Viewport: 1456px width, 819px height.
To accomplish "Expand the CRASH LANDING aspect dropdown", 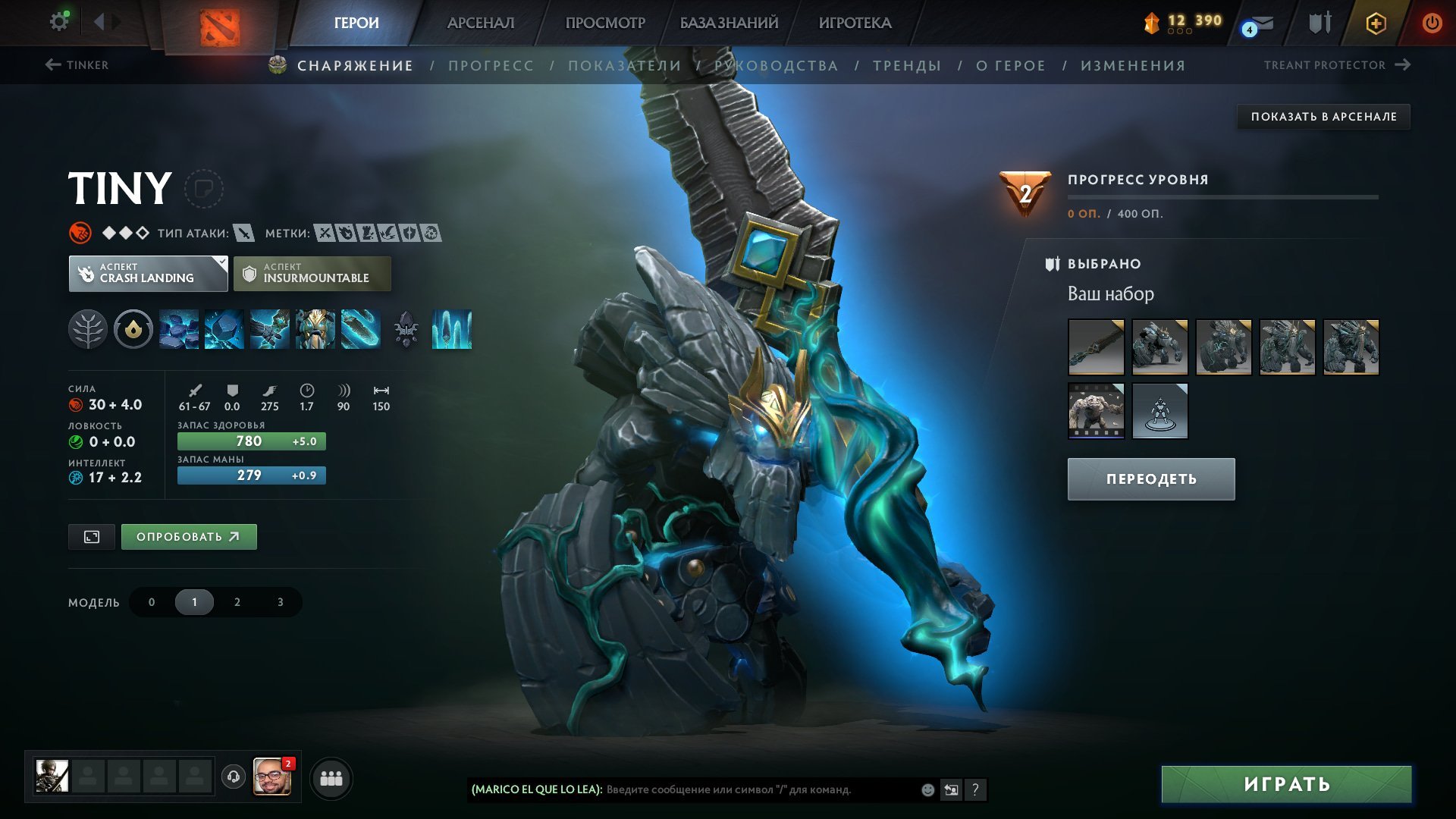I will point(148,273).
